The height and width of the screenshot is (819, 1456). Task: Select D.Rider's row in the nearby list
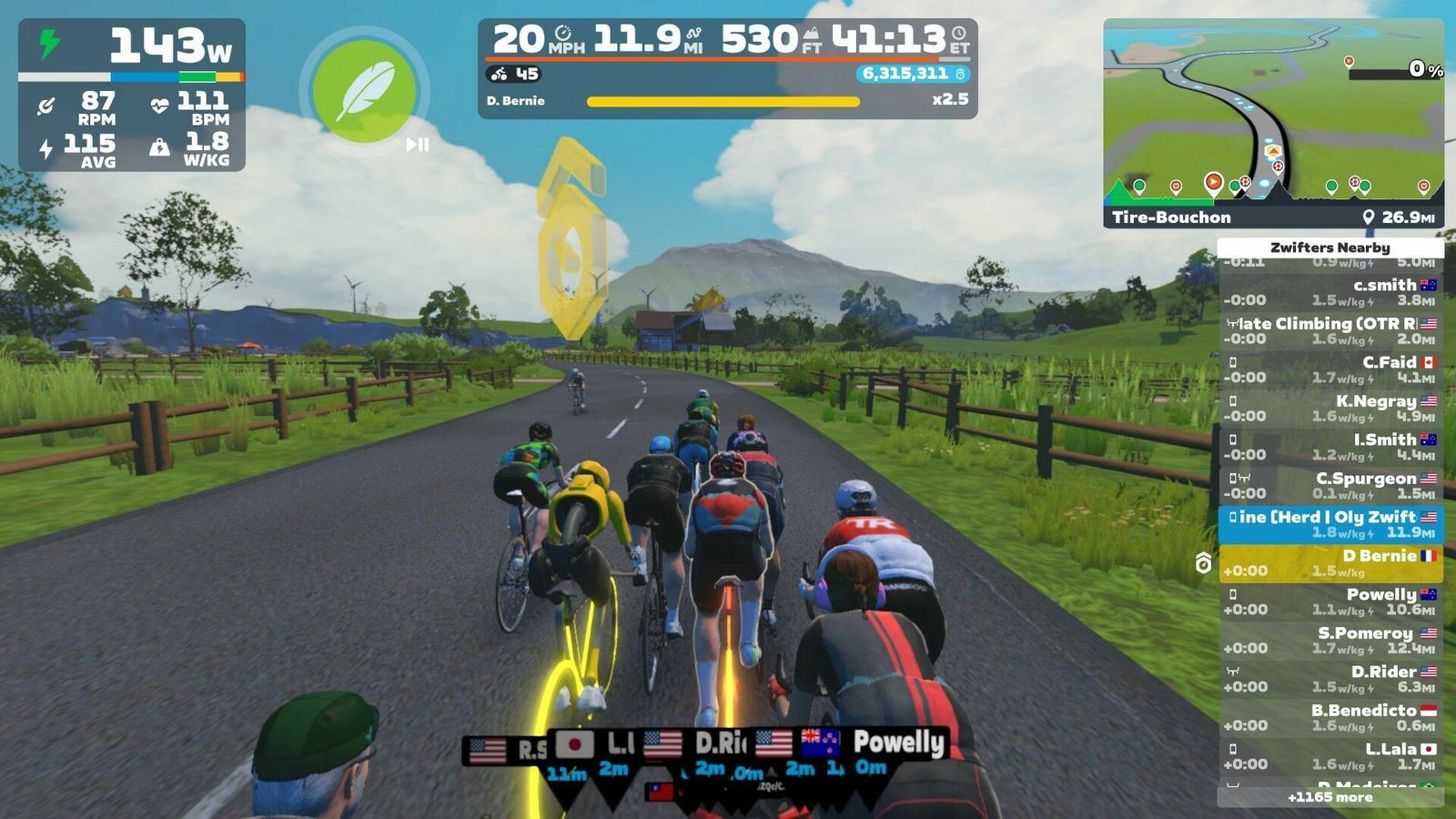coord(1330,679)
